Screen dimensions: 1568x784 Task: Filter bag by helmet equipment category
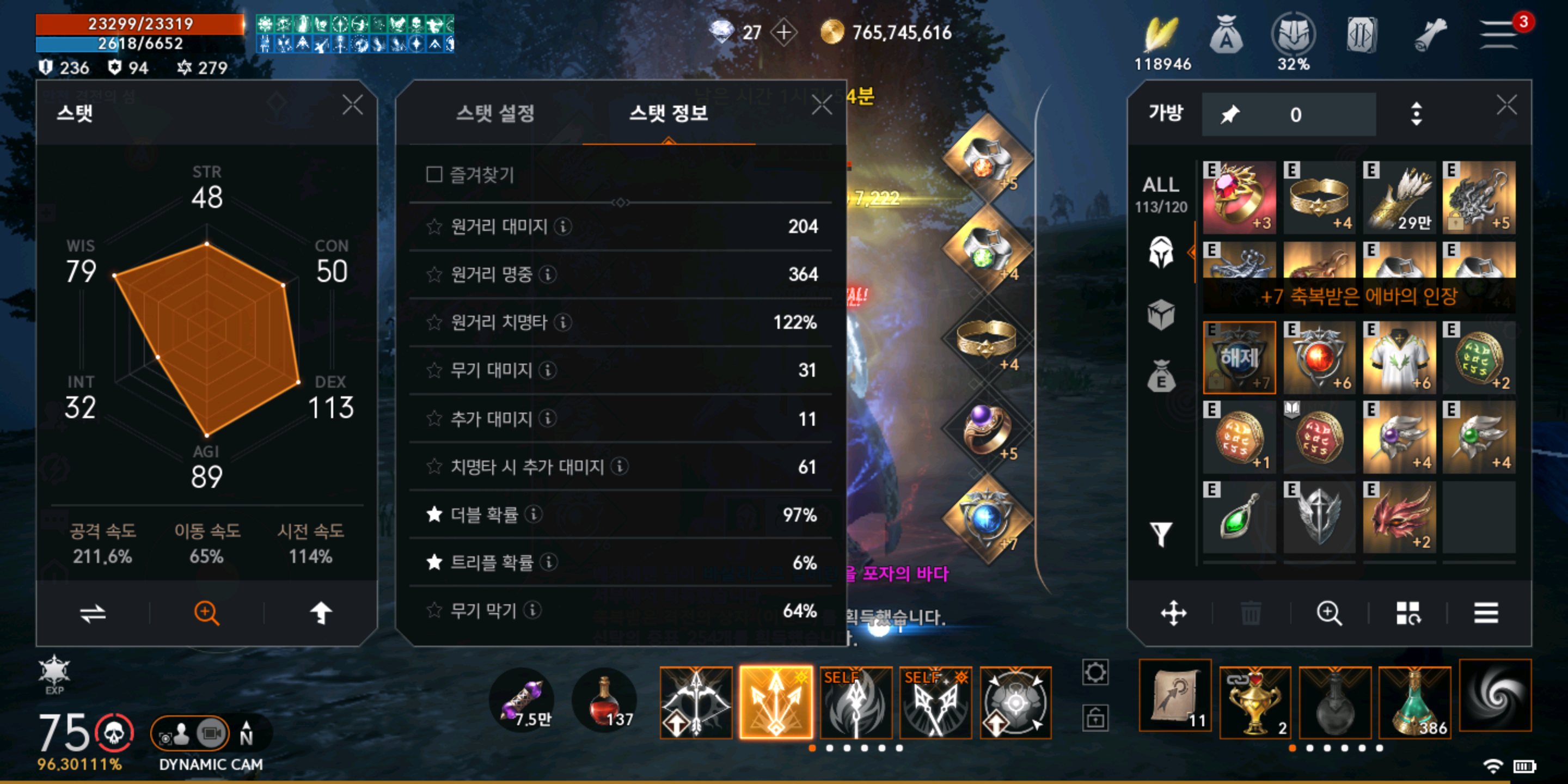pos(1160,252)
